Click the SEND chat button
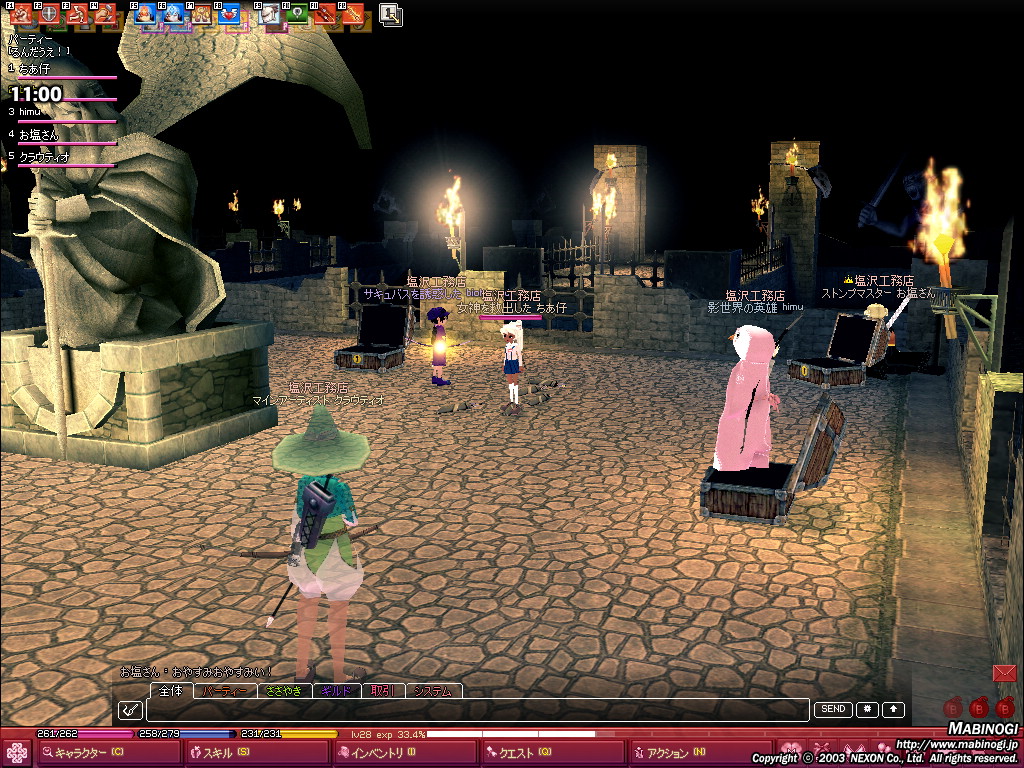 point(833,709)
